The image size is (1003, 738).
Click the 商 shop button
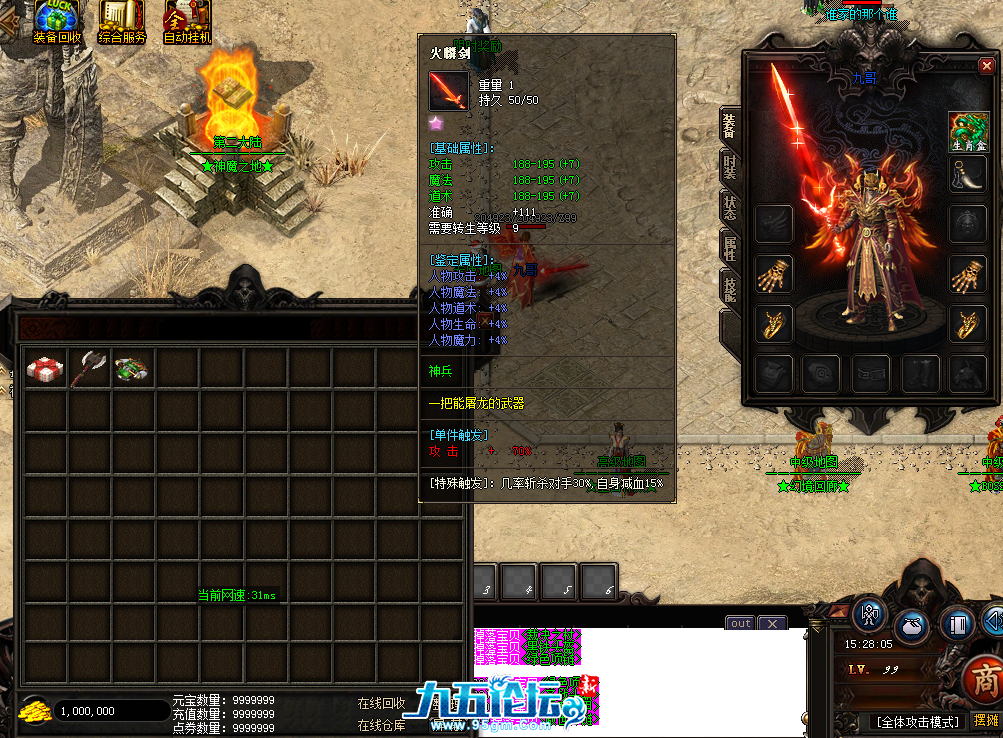coord(984,682)
